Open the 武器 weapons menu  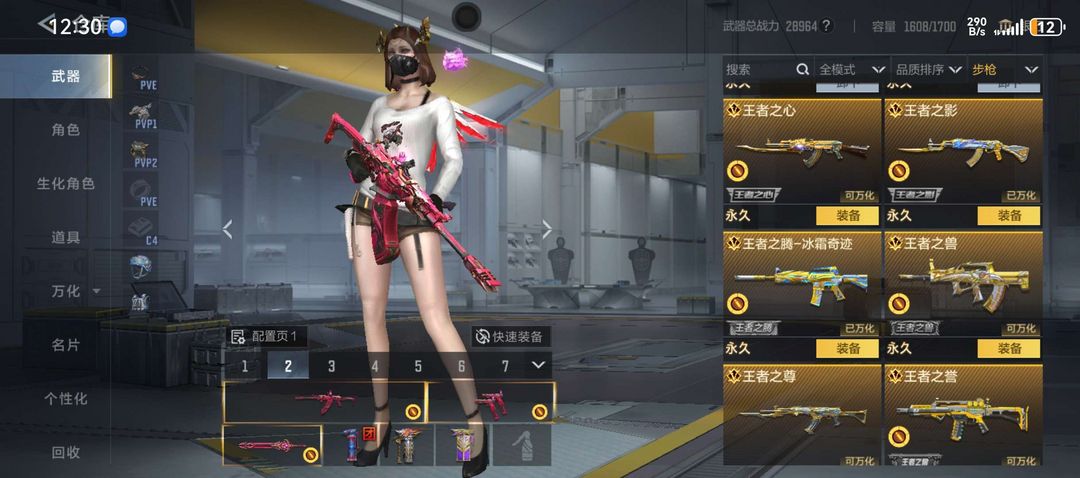66,76
